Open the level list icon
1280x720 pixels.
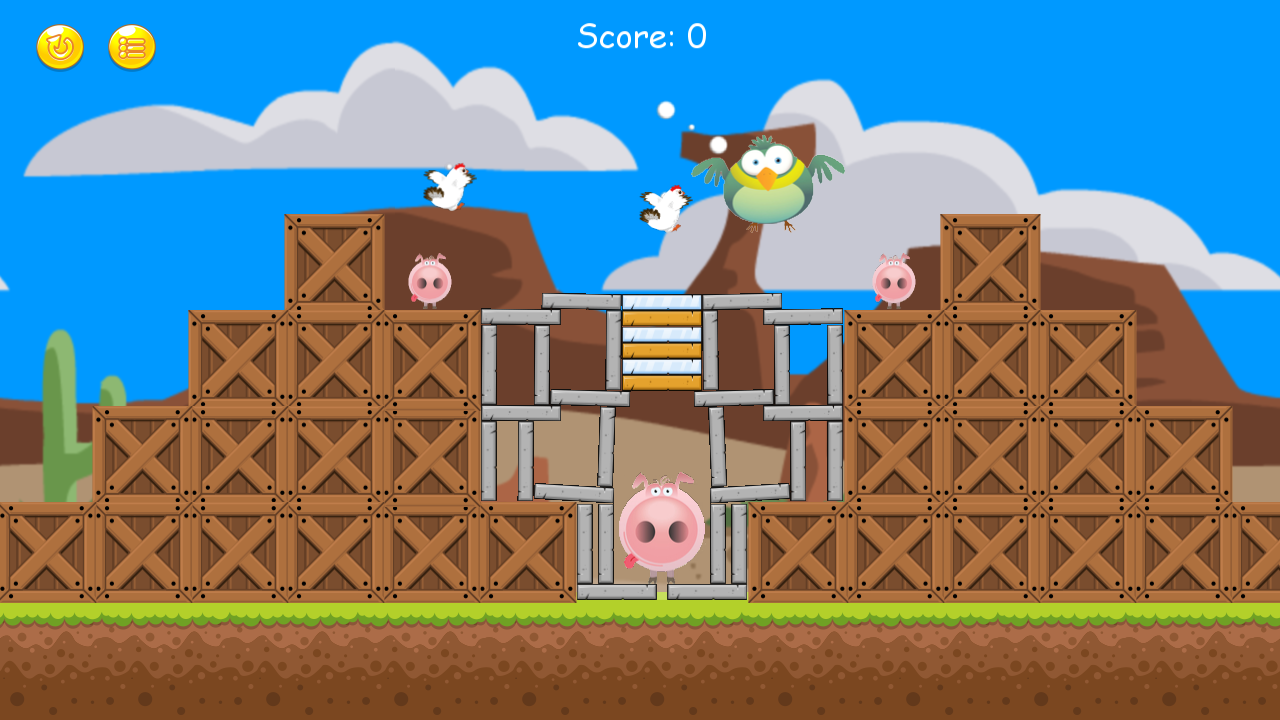pyautogui.click(x=131, y=45)
